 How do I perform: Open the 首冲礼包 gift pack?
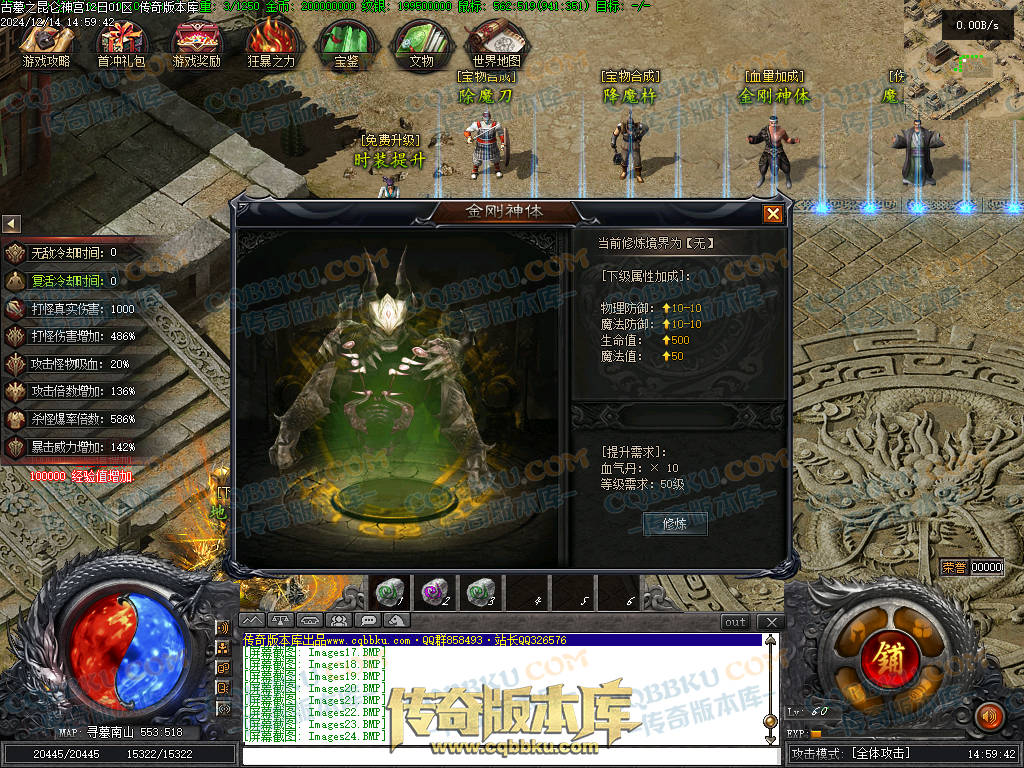[x=121, y=42]
